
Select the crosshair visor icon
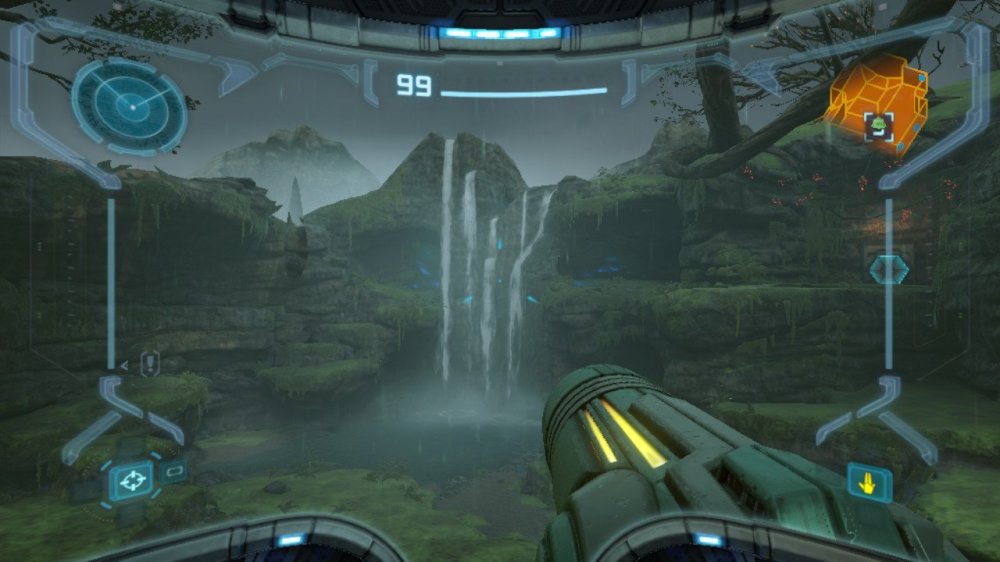pyautogui.click(x=130, y=481)
